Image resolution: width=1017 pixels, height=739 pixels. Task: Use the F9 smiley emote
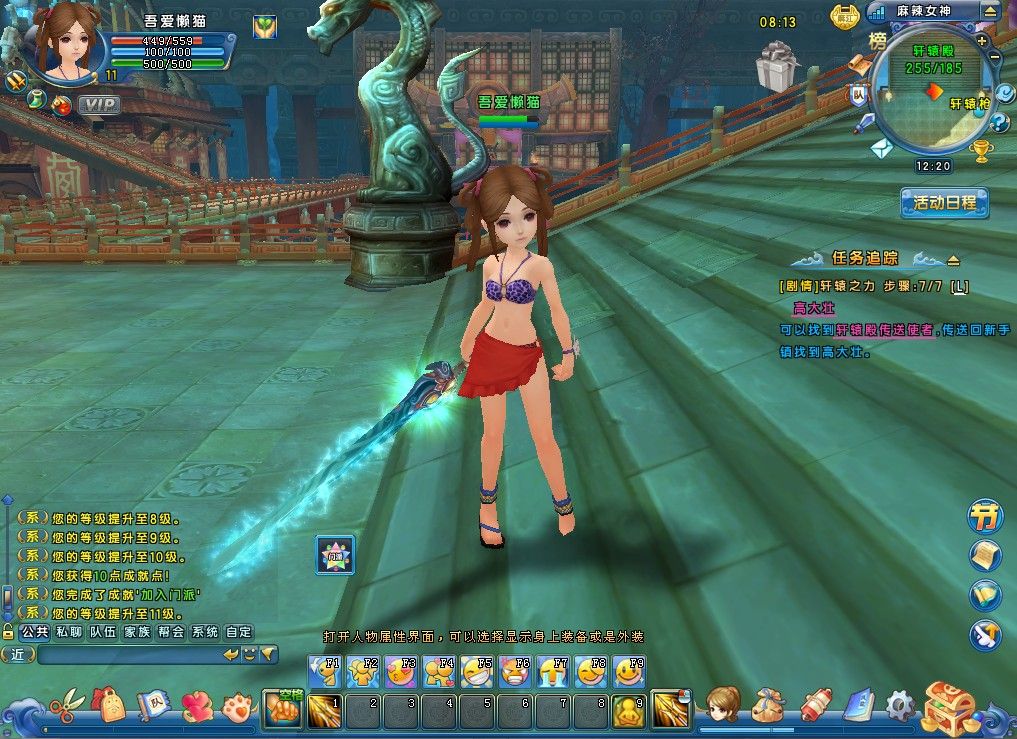629,671
